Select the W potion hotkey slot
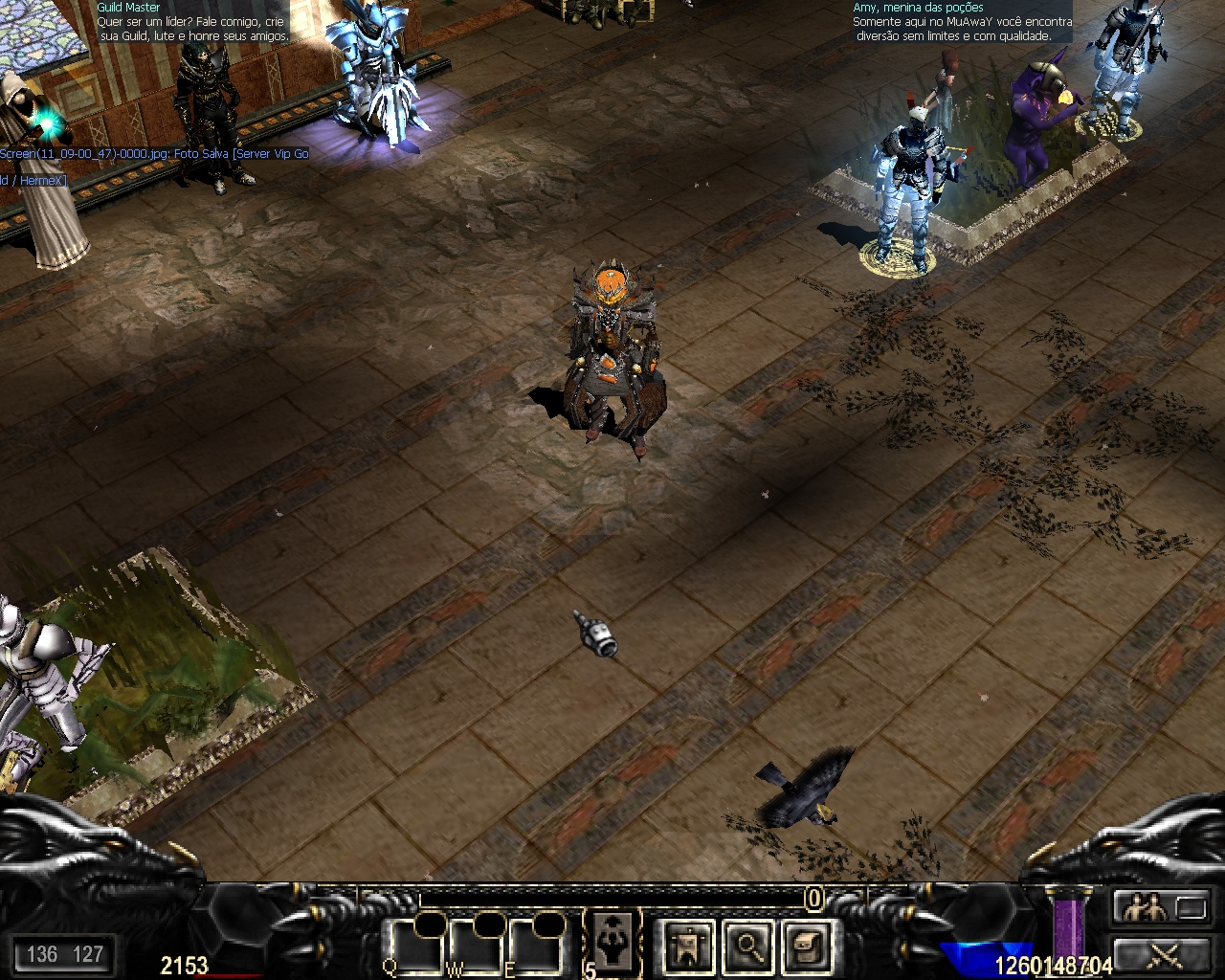This screenshot has width=1225, height=980. point(476,947)
